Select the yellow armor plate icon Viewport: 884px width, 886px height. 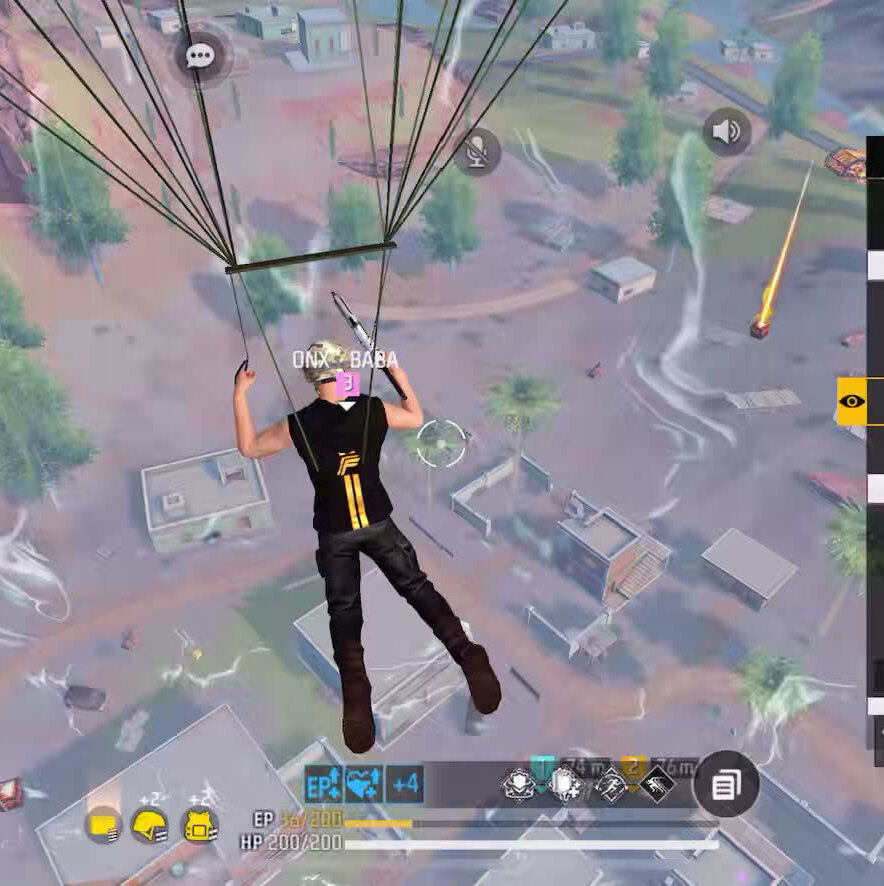point(102,825)
